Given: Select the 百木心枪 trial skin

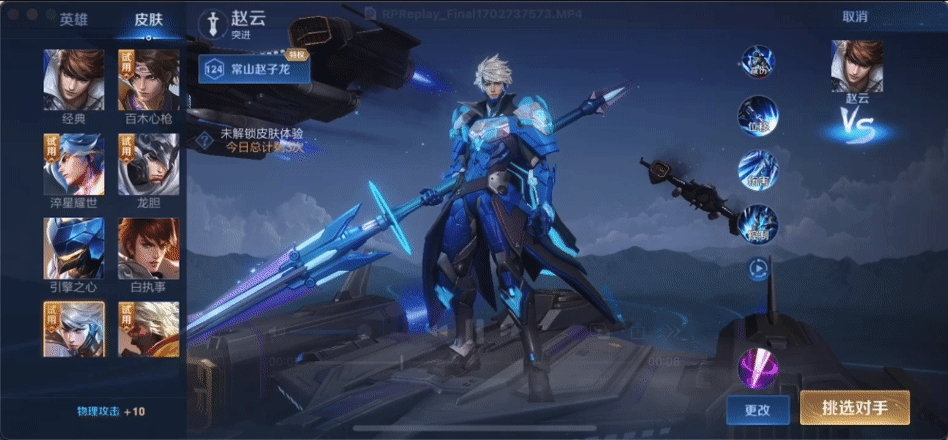Looking at the screenshot, I should point(149,80).
